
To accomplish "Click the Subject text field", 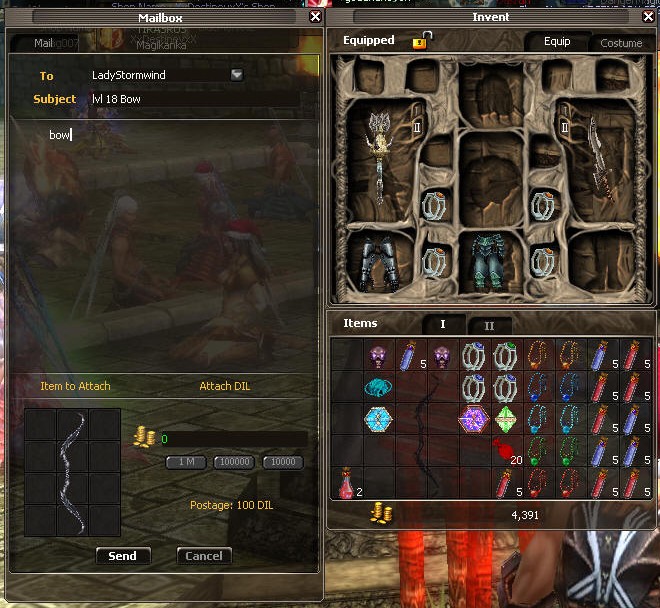I will coord(200,99).
